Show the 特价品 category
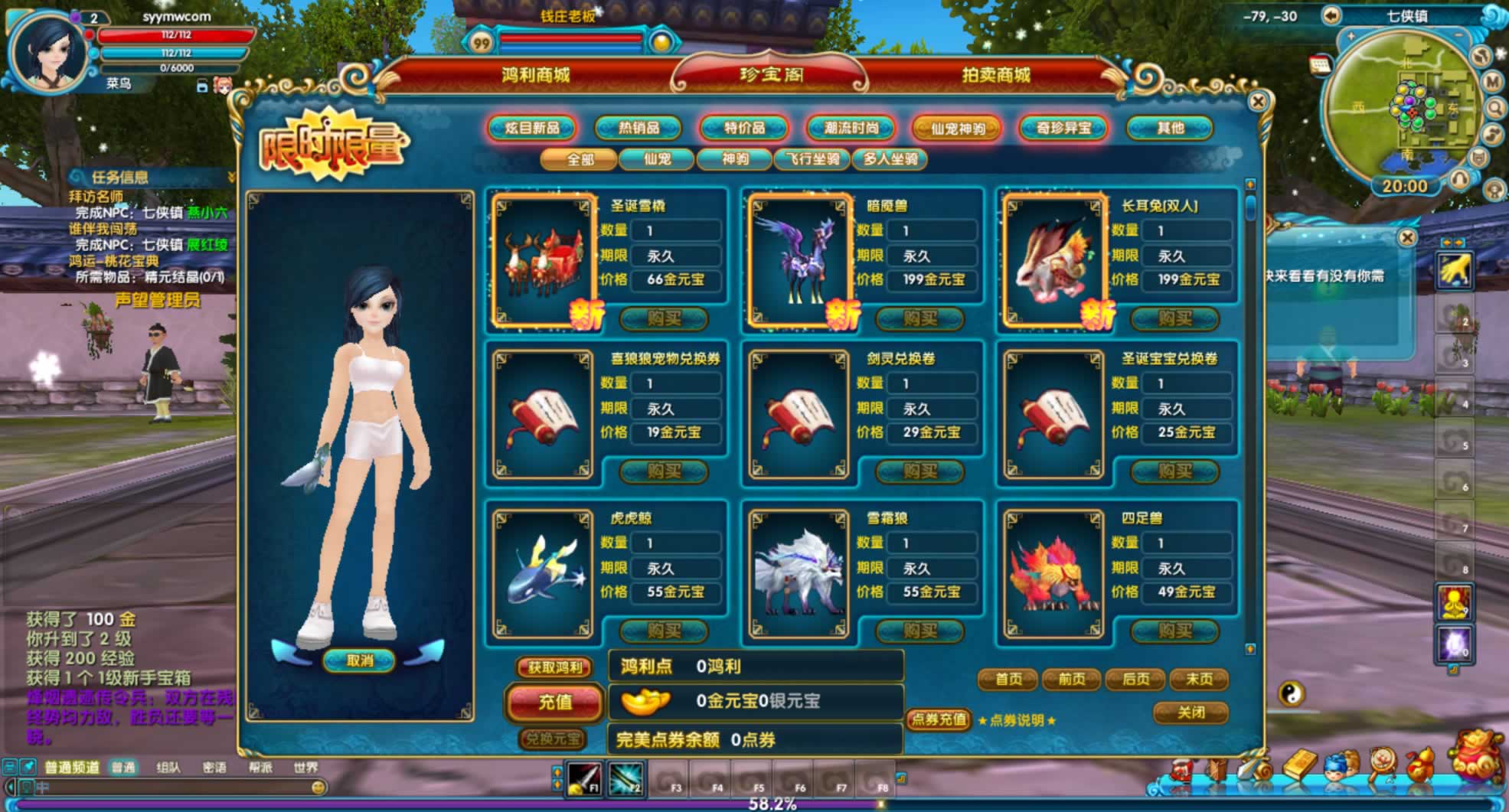This screenshot has height=812, width=1509. coord(744,128)
